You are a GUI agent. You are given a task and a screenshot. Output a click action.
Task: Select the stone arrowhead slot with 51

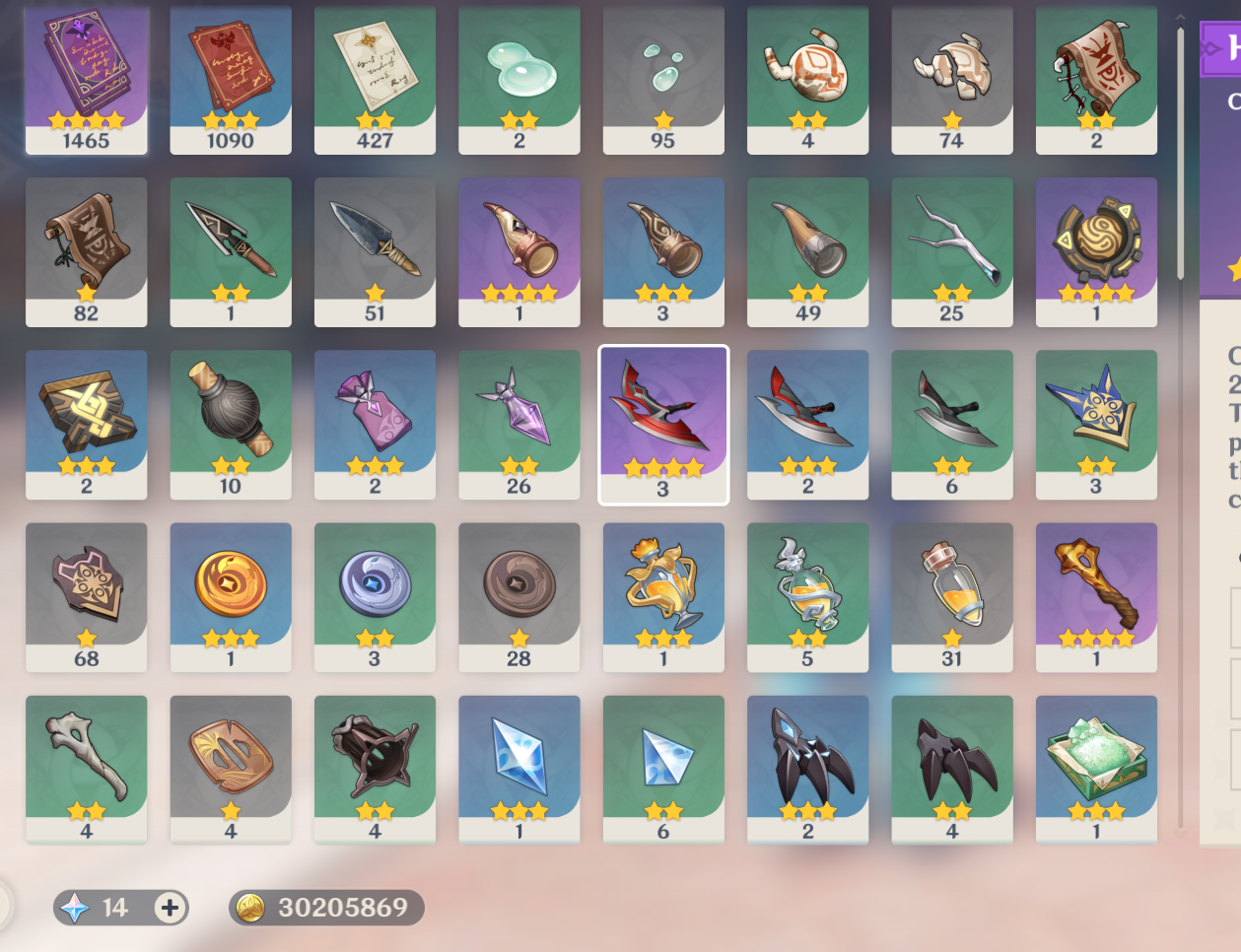tap(375, 251)
